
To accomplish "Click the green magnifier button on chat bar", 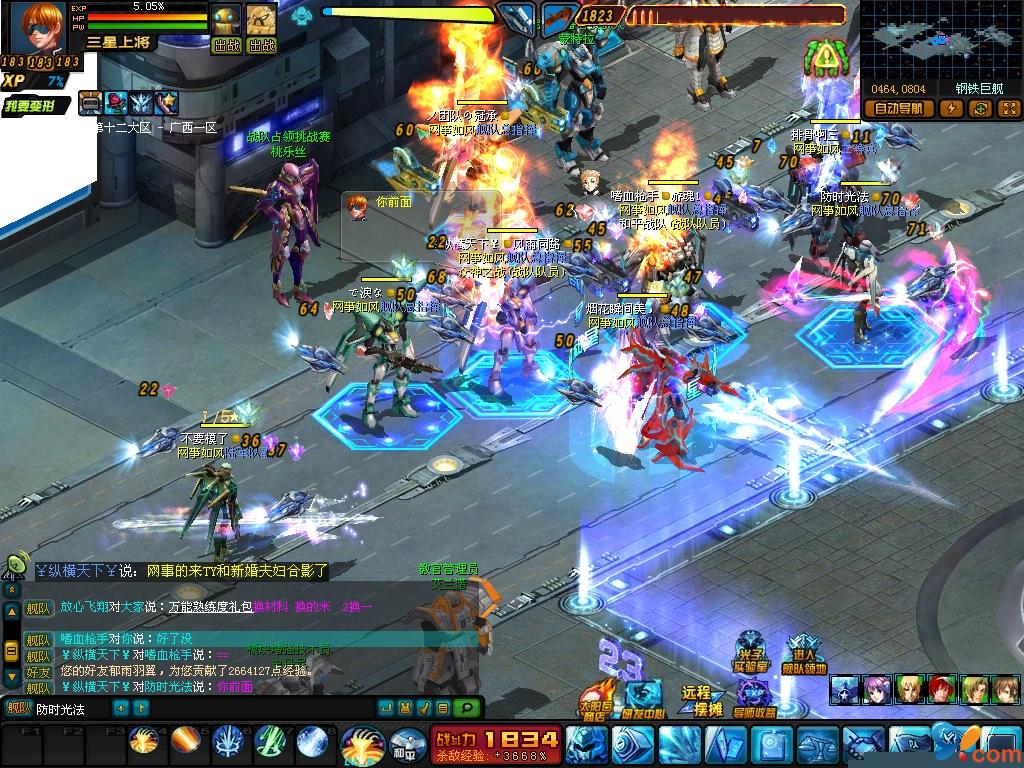I will coord(466,708).
